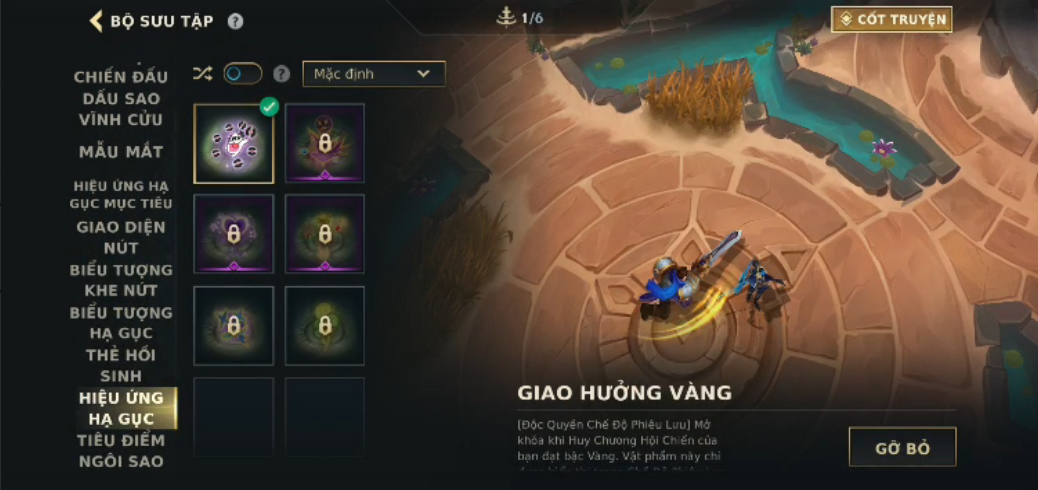Toggle the shuffle switch

tap(242, 74)
